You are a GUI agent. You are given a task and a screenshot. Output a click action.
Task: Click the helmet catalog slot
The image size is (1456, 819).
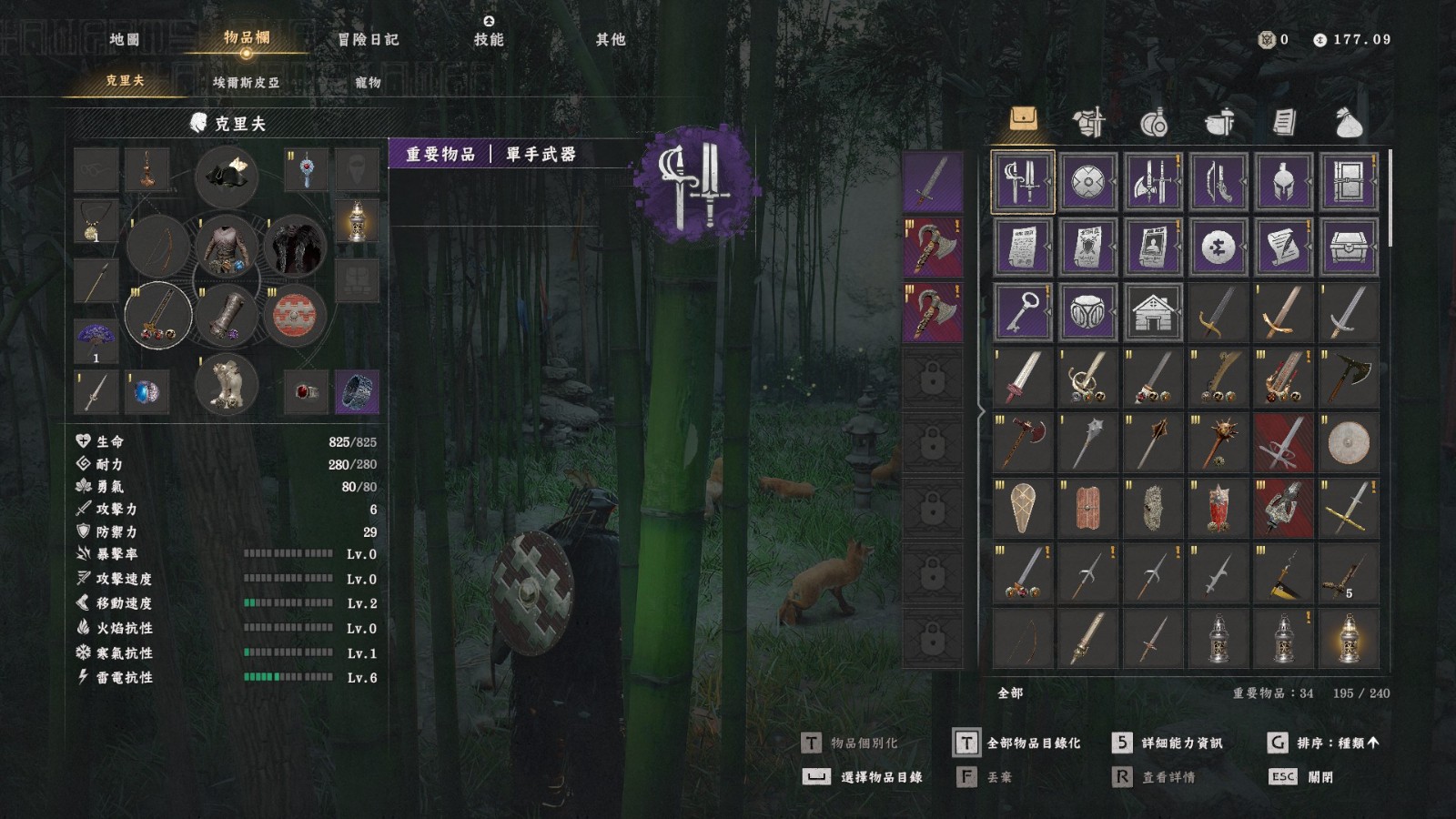pyautogui.click(x=1284, y=182)
